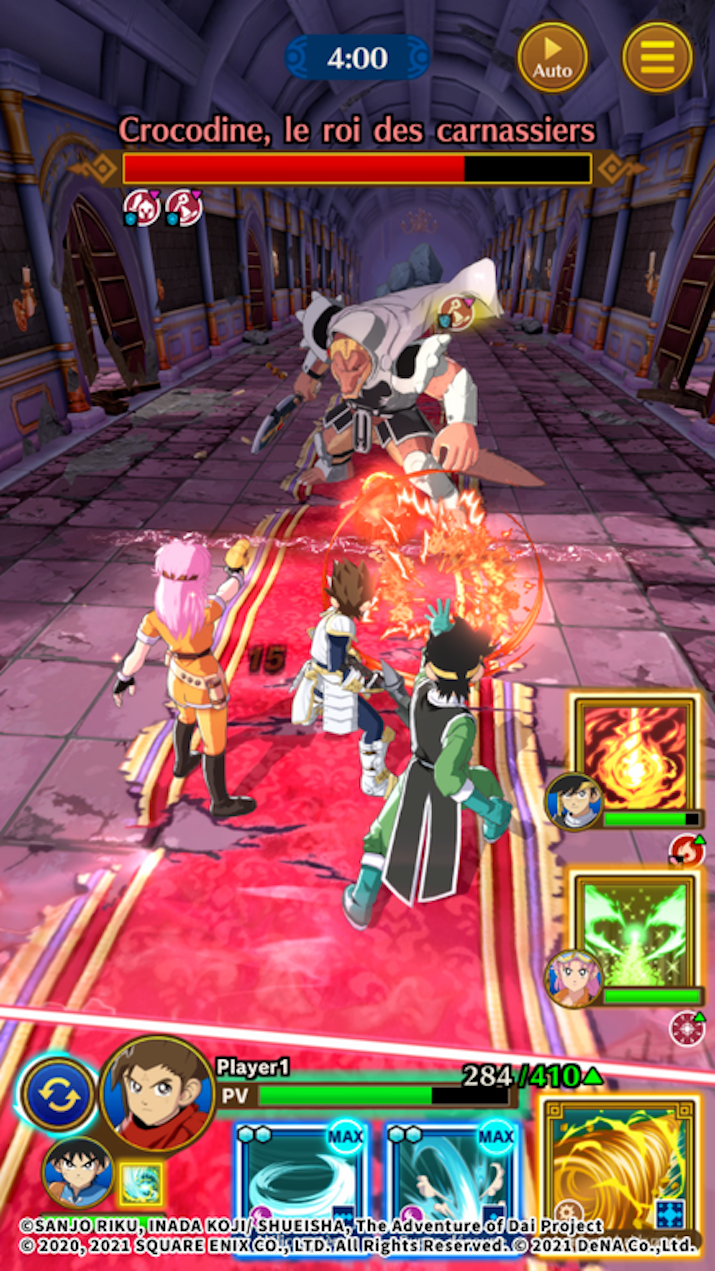Switch to the black-haired reserve character portrait
The image size is (715, 1271).
tap(77, 1171)
